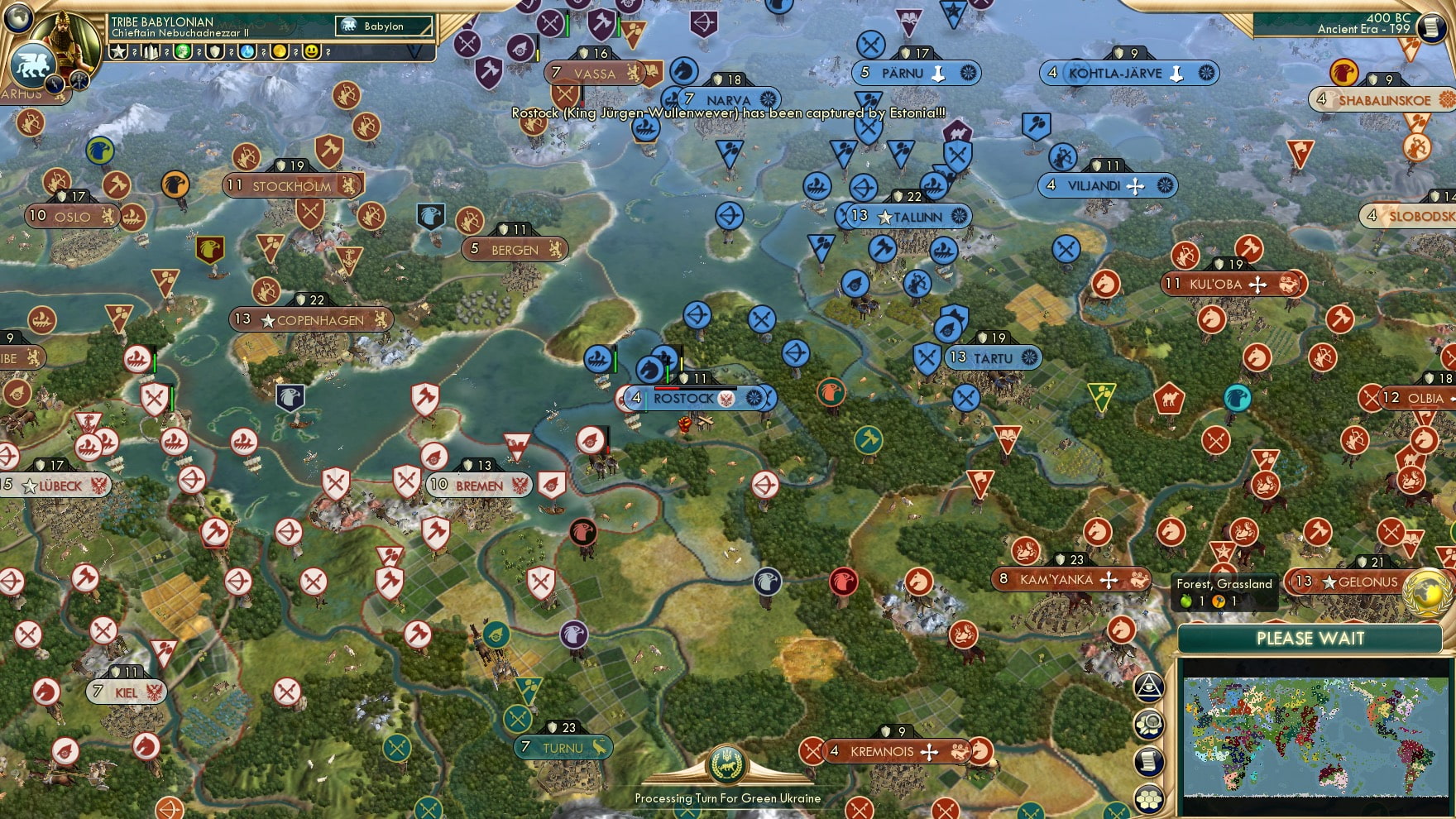The height and width of the screenshot is (819, 1456).
Task: Click the lightning icon beside the leader portrait
Action: [55, 85]
